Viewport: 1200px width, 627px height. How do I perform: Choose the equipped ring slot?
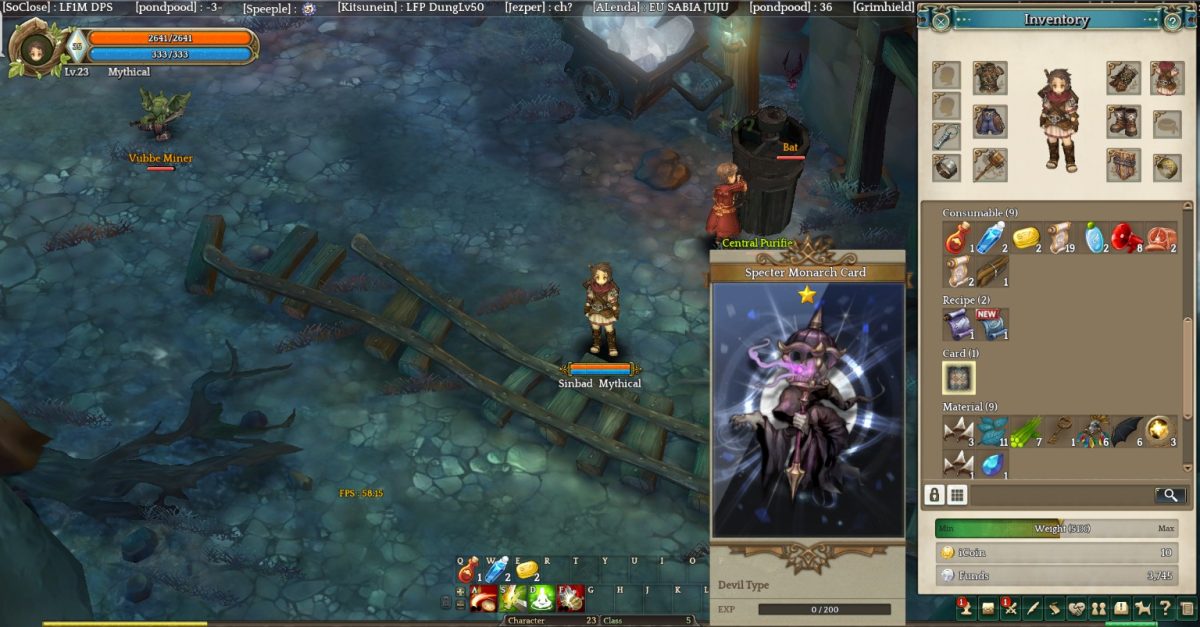[x=947, y=167]
